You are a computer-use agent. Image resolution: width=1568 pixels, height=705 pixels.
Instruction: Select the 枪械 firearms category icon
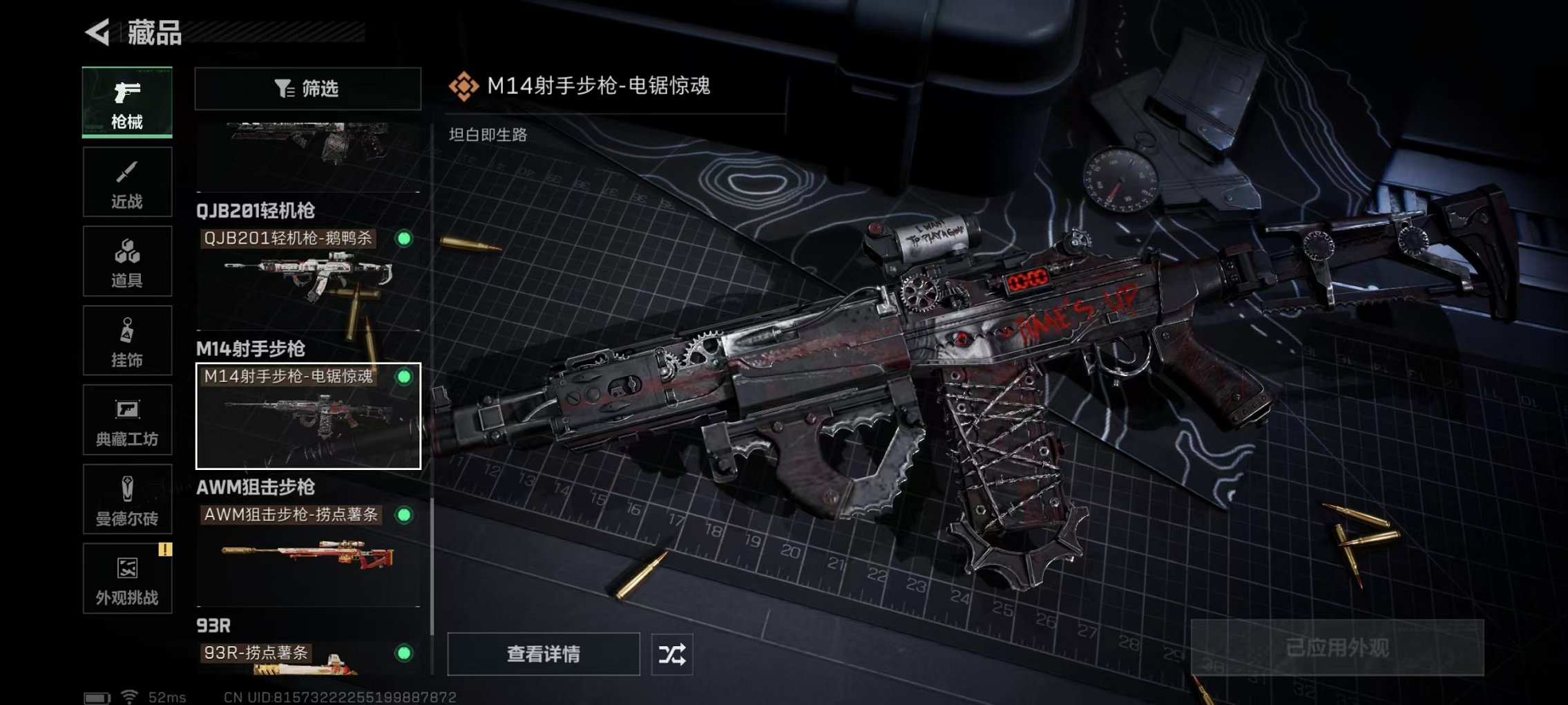click(x=126, y=100)
